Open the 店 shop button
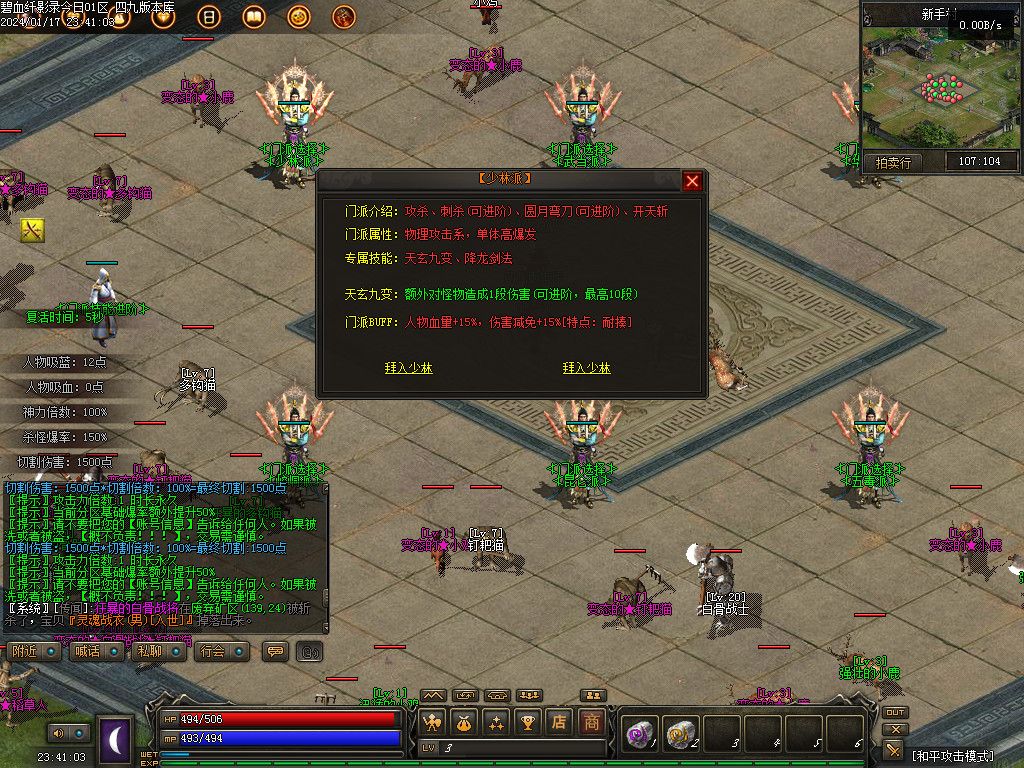 click(x=559, y=722)
